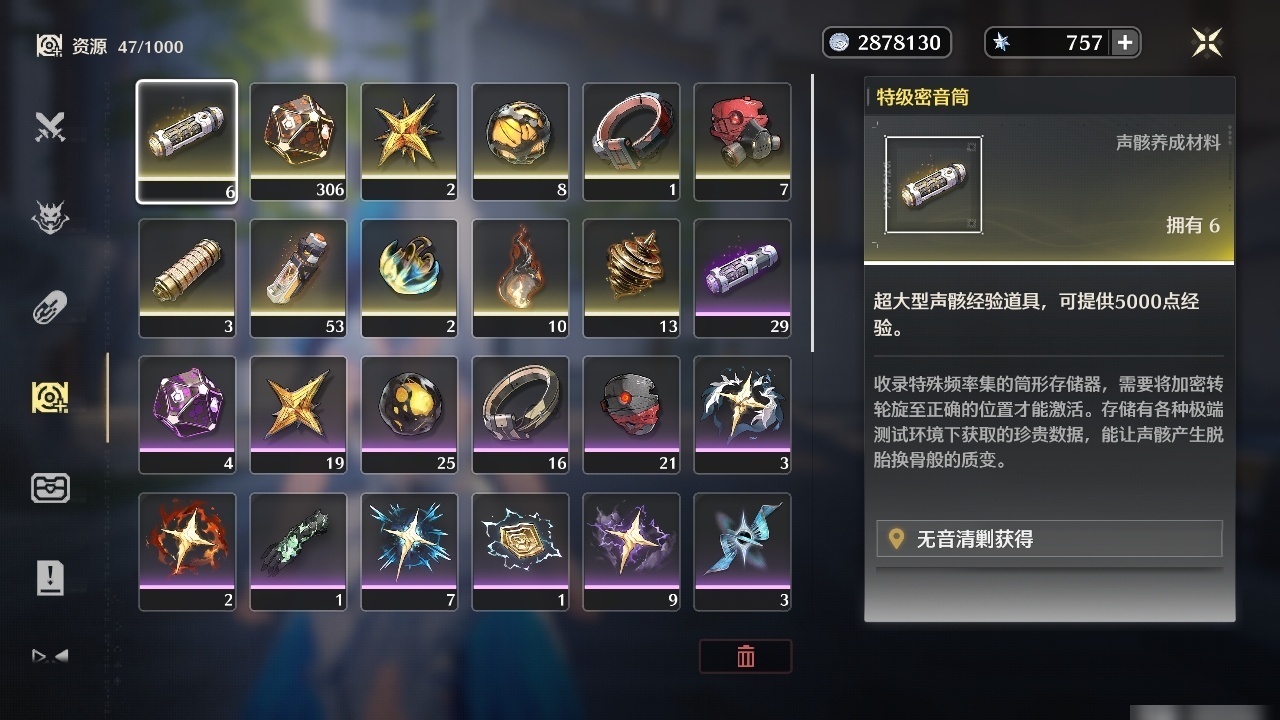Click the Astrite star currency icon
1280x720 pixels.
point(1000,42)
